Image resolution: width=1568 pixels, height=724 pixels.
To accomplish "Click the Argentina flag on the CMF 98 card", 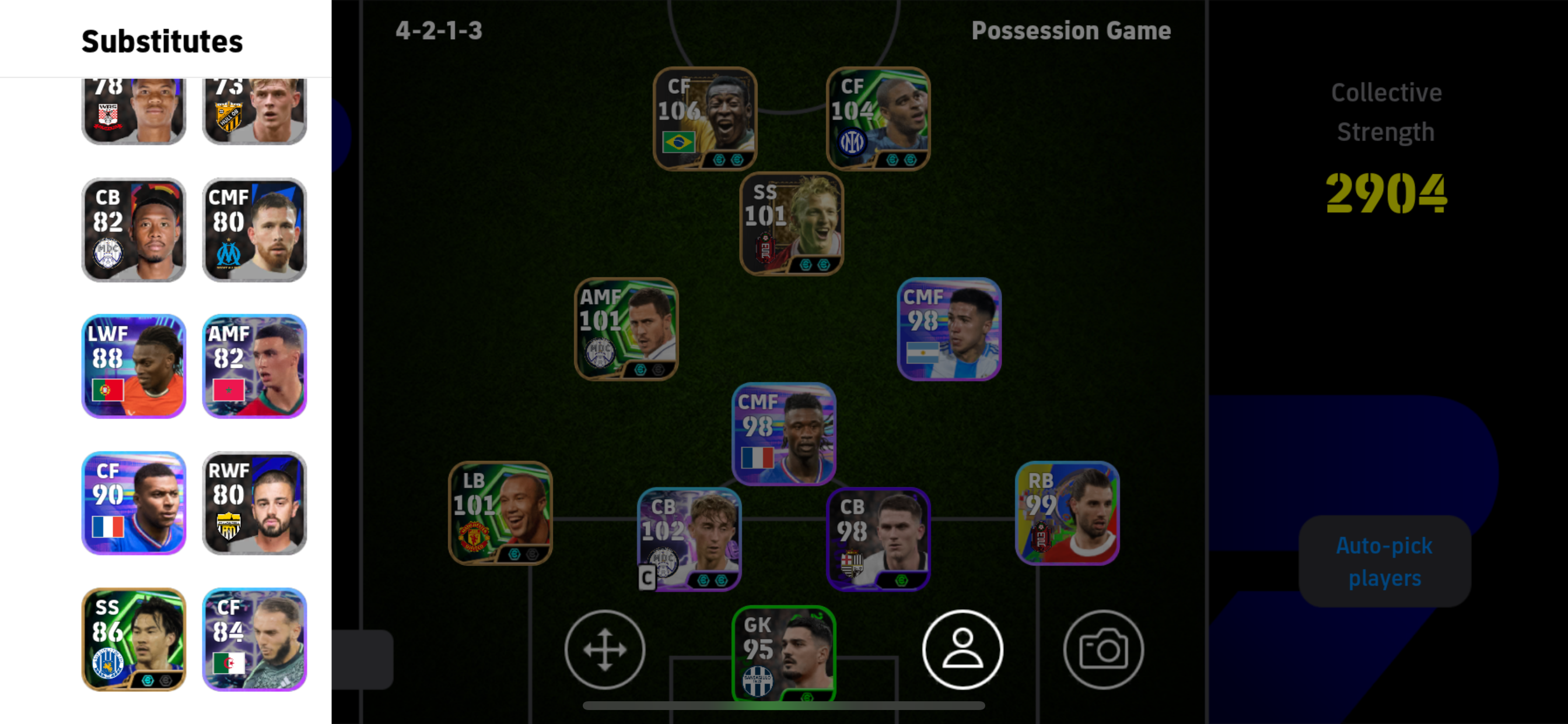I will 923,352.
